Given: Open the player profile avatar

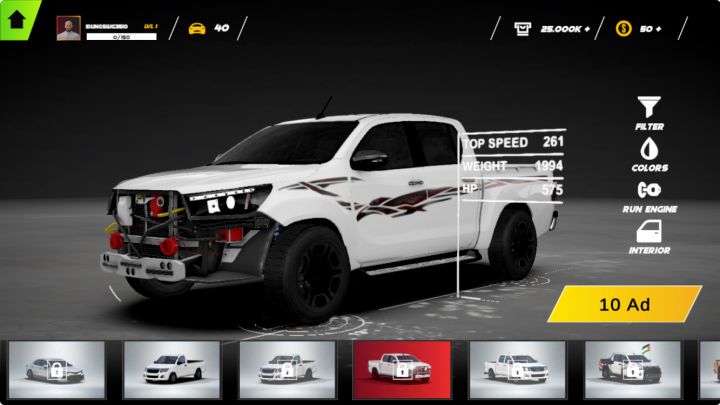Looking at the screenshot, I should (69, 28).
